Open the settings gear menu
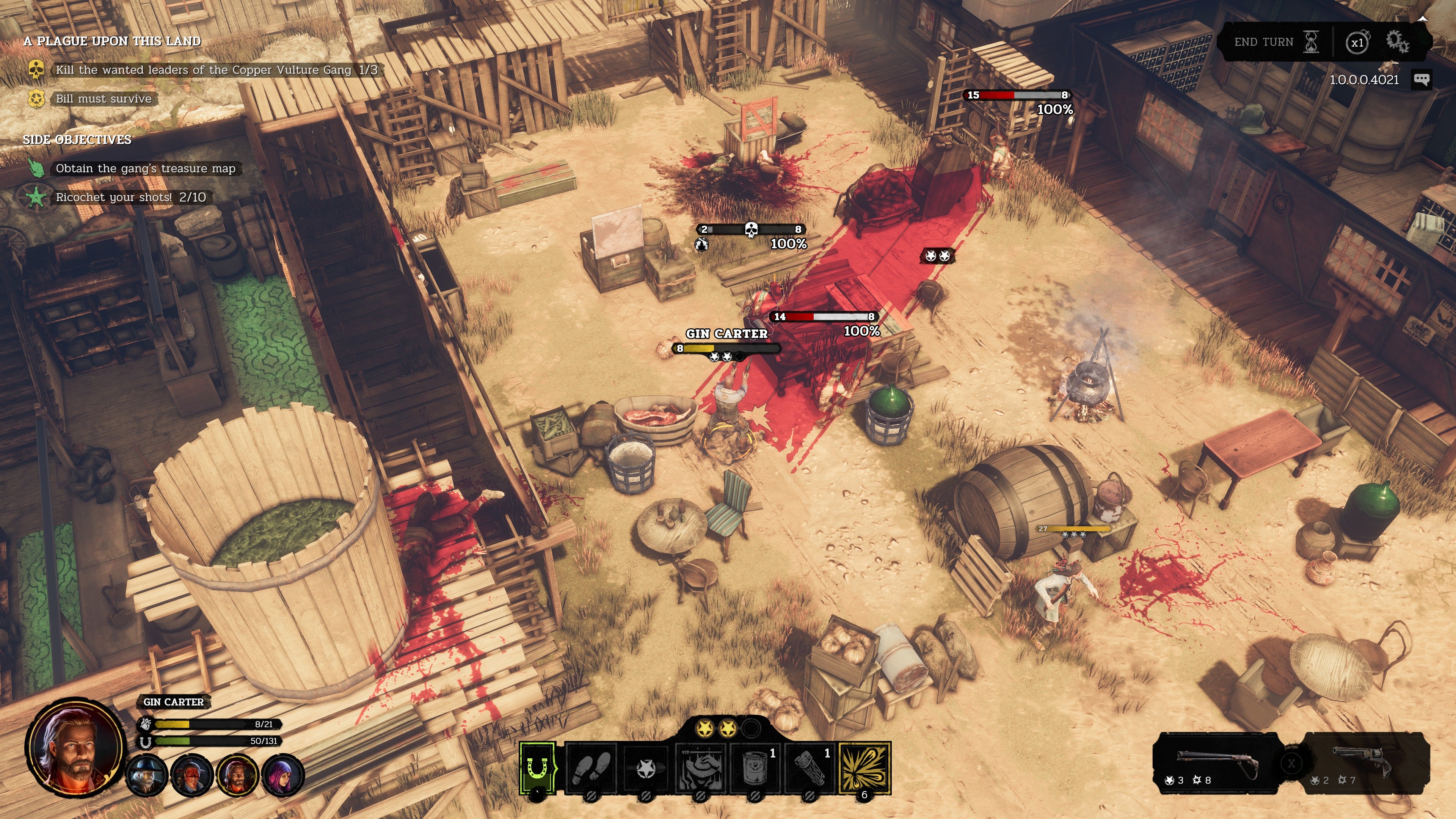Viewport: 1456px width, 819px height. [x=1397, y=41]
